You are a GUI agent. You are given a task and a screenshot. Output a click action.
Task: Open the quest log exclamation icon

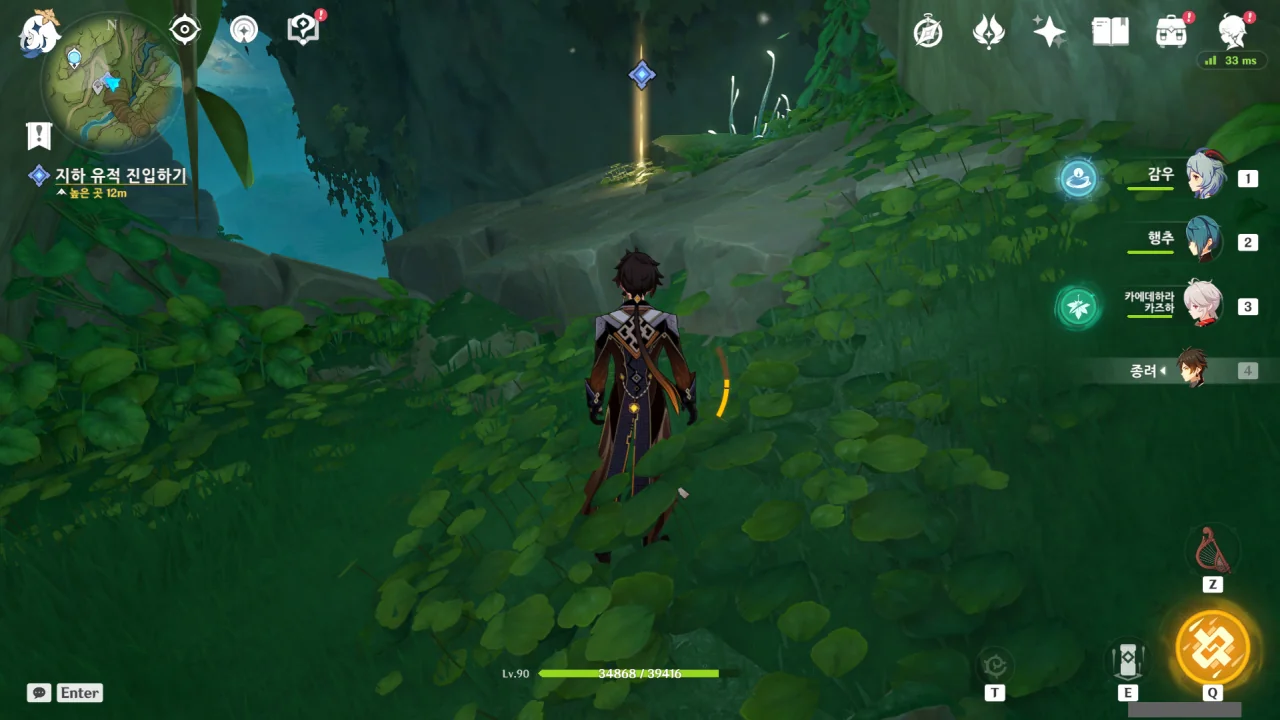(x=39, y=135)
